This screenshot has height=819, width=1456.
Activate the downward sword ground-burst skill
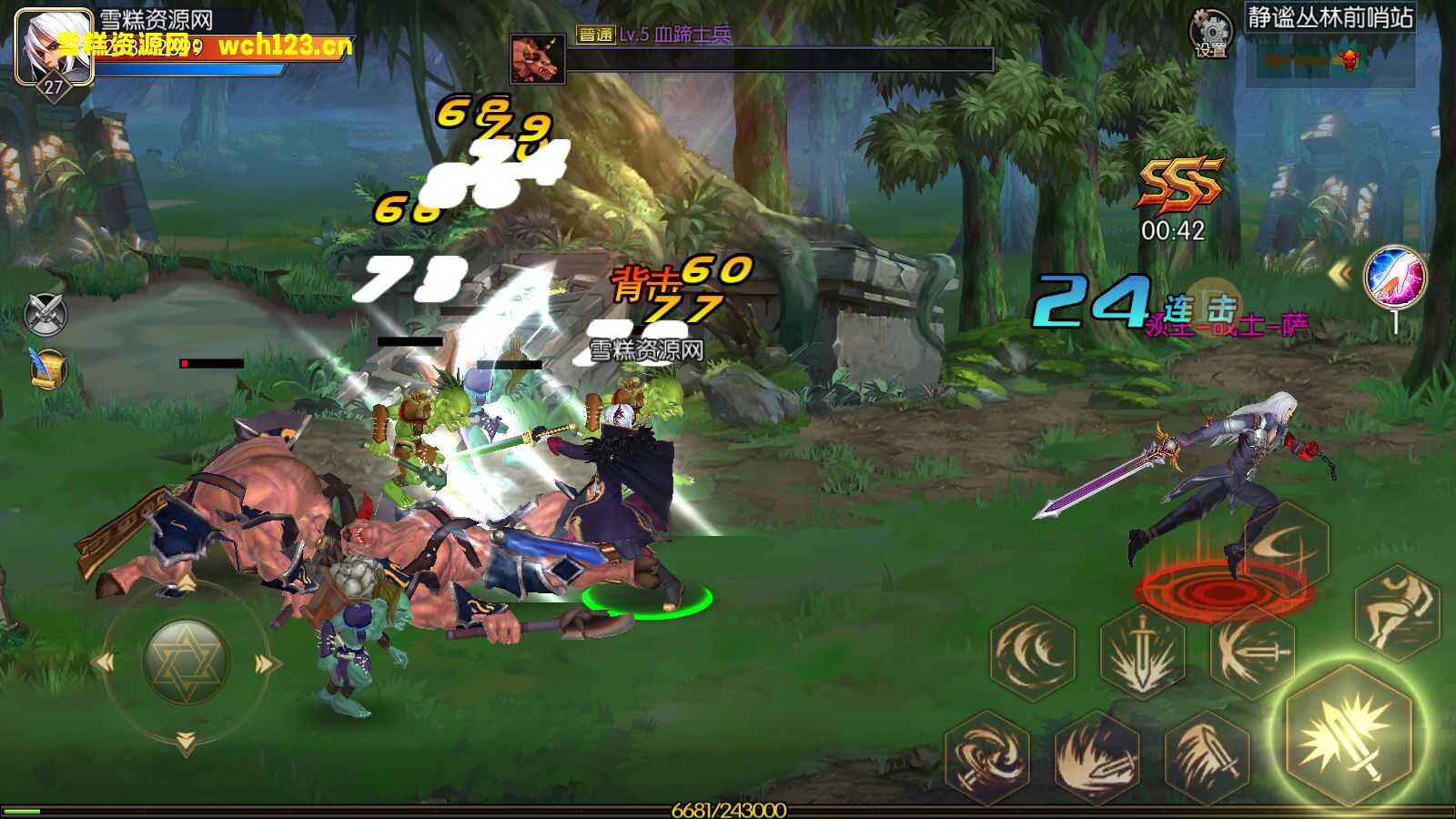tap(1143, 653)
